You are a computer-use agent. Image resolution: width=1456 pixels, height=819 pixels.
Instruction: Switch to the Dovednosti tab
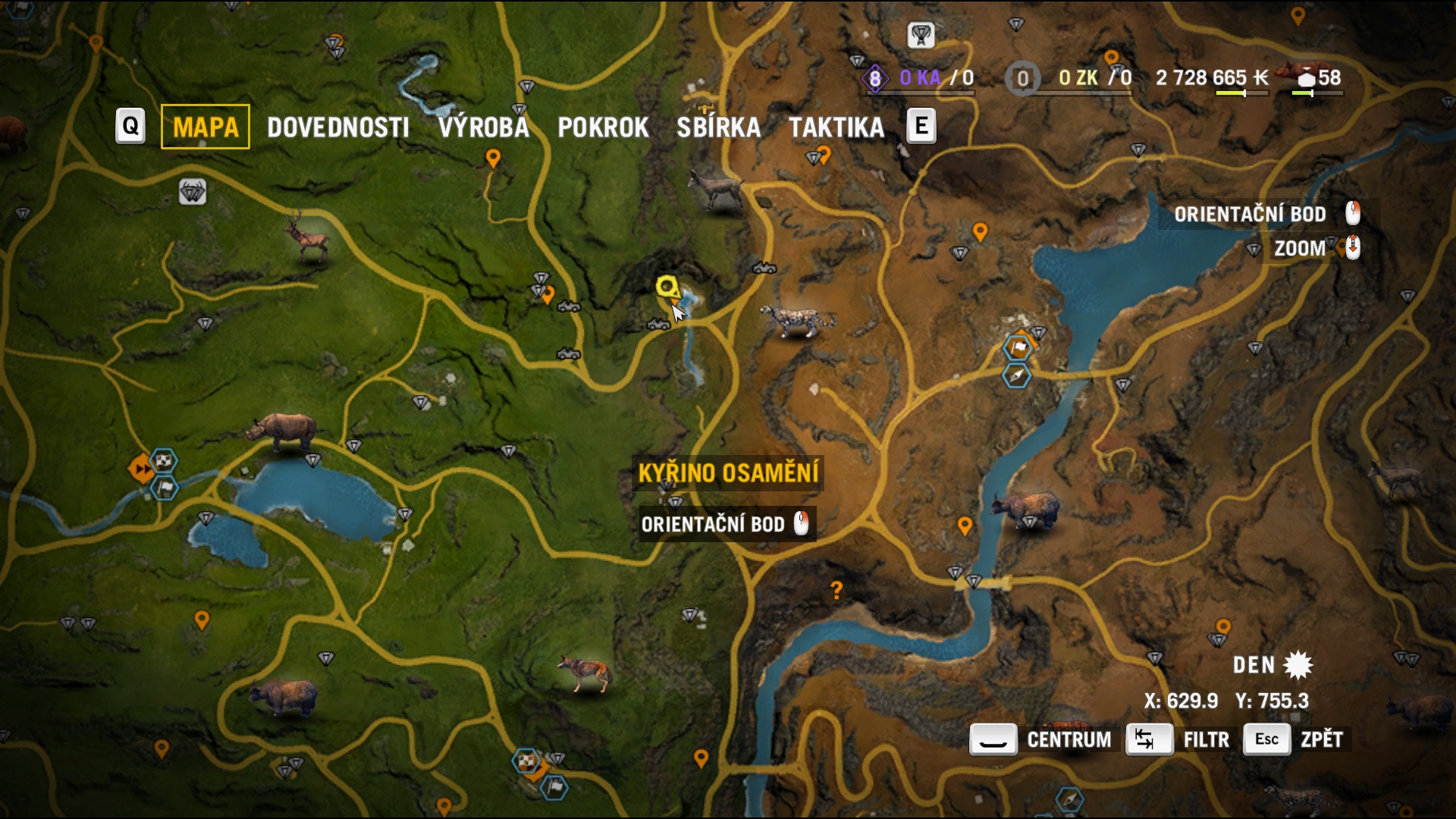pos(337,127)
